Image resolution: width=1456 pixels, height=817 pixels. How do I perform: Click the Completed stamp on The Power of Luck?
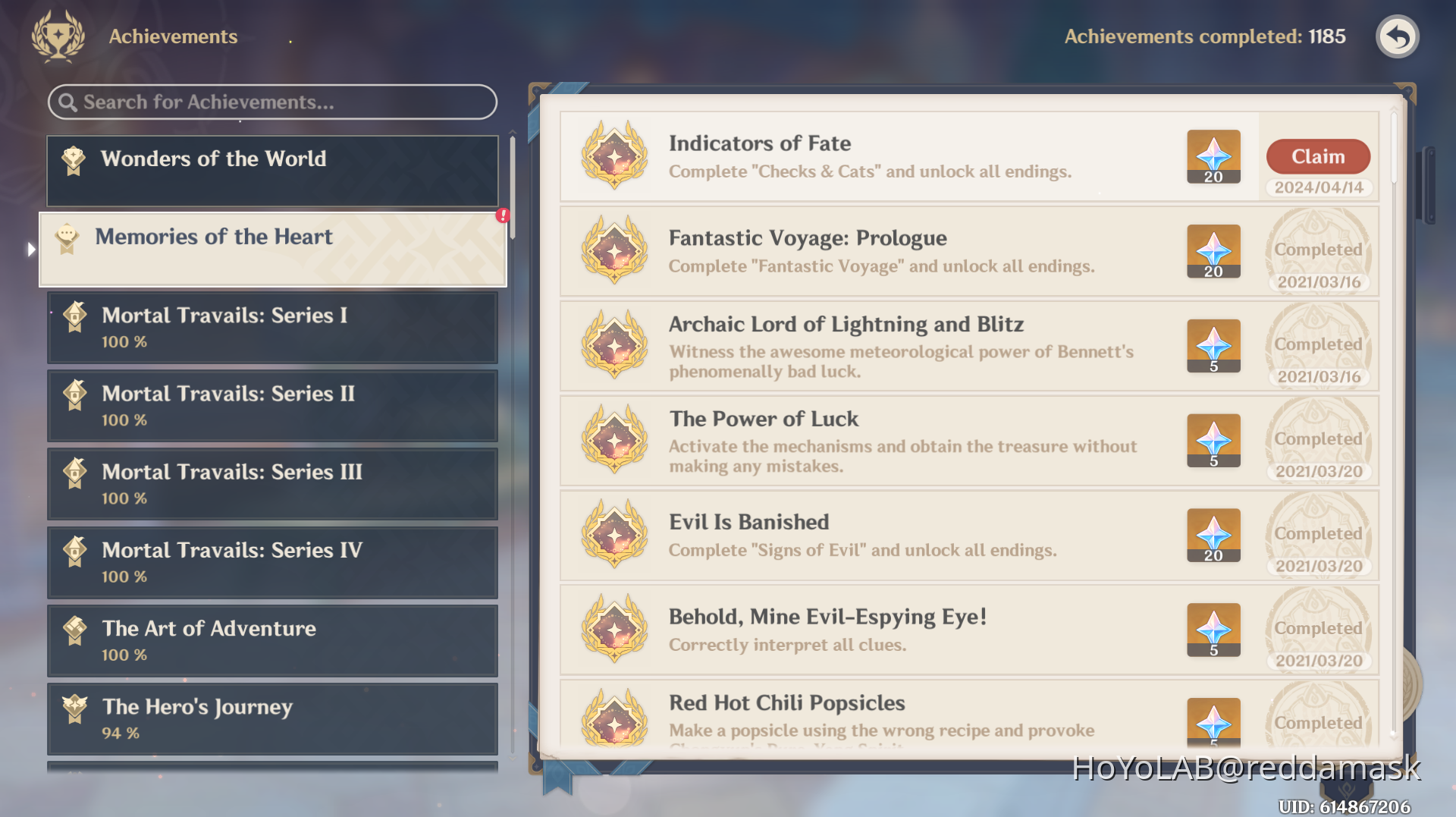(x=1318, y=440)
